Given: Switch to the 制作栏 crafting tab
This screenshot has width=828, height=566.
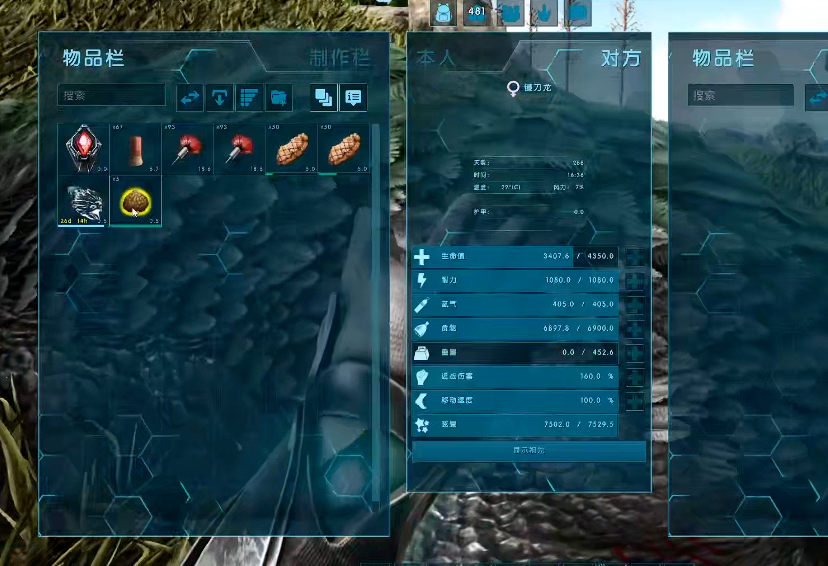Looking at the screenshot, I should (x=338, y=58).
